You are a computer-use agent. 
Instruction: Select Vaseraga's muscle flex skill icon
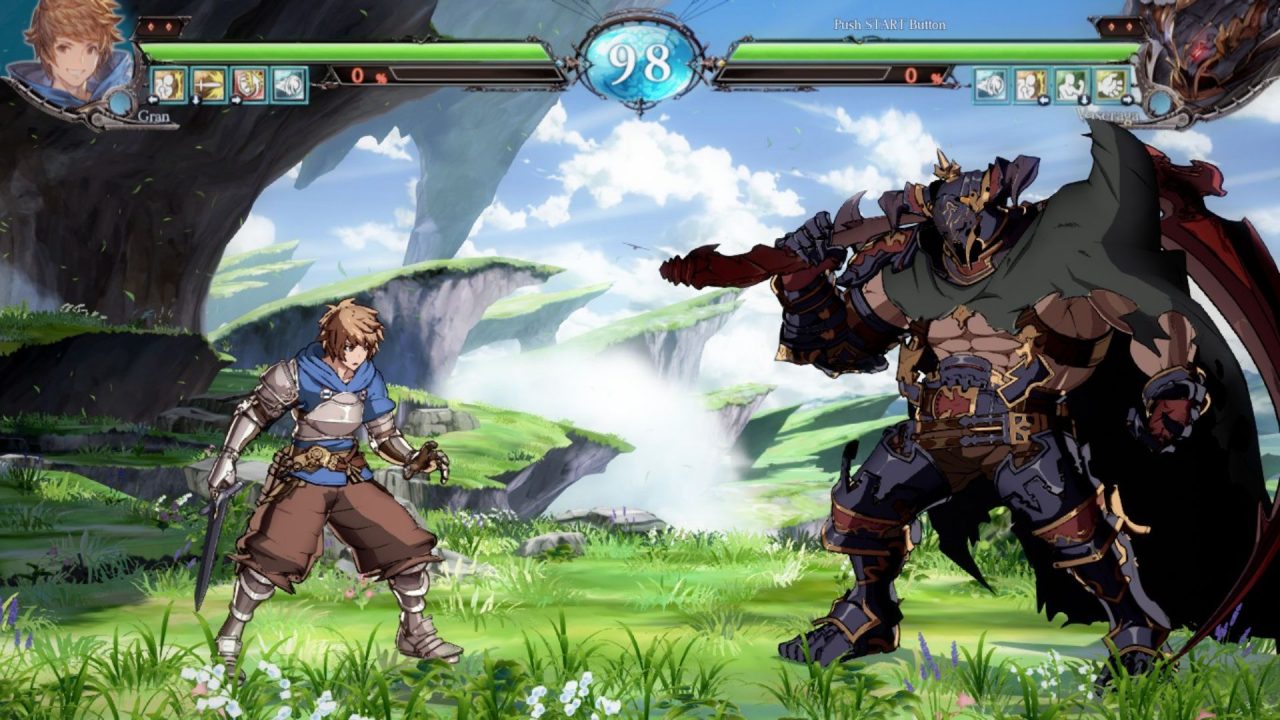(x=1071, y=84)
